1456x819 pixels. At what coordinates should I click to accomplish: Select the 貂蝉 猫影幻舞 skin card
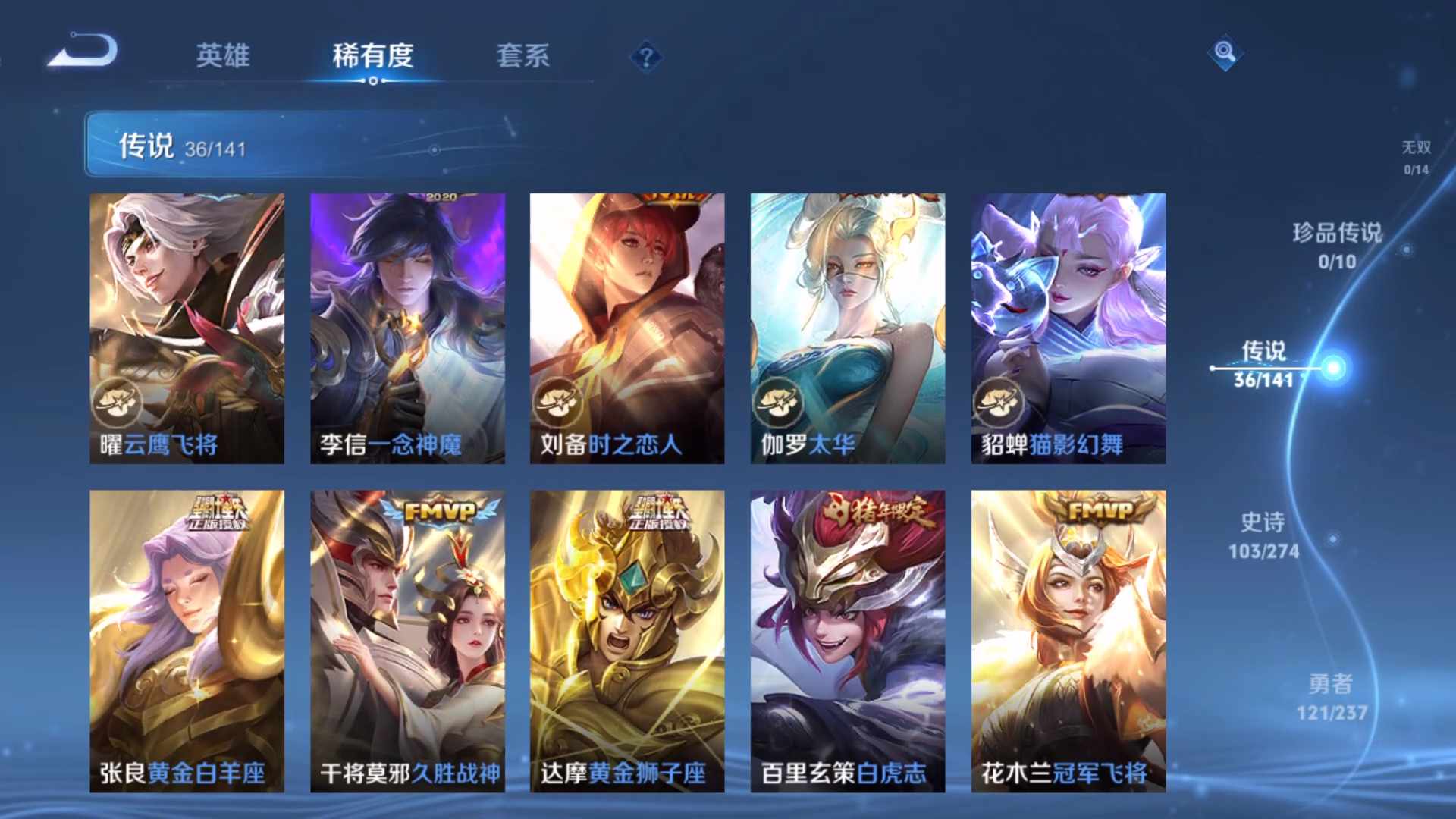(x=1068, y=328)
